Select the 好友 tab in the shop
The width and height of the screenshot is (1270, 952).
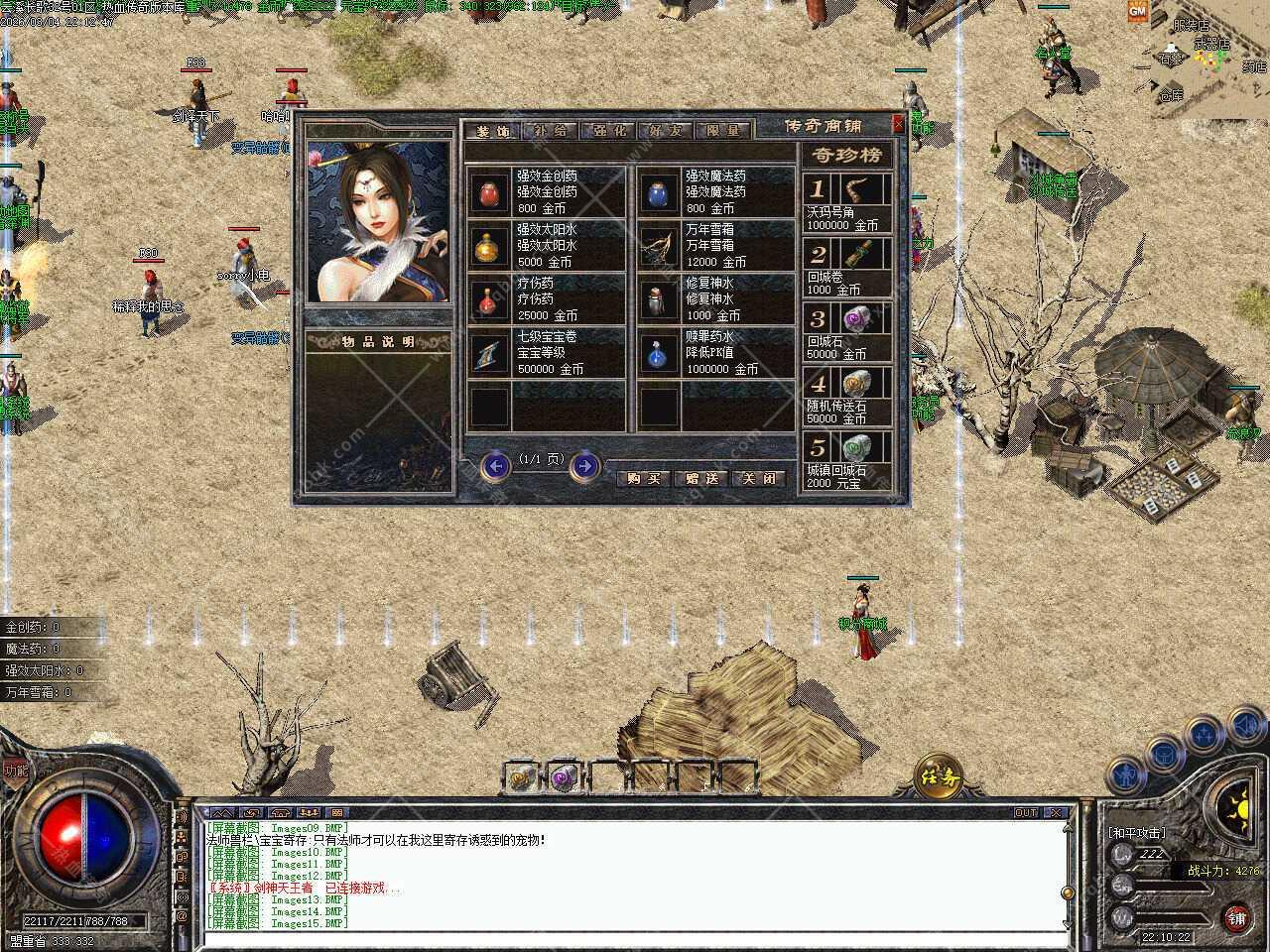click(665, 131)
